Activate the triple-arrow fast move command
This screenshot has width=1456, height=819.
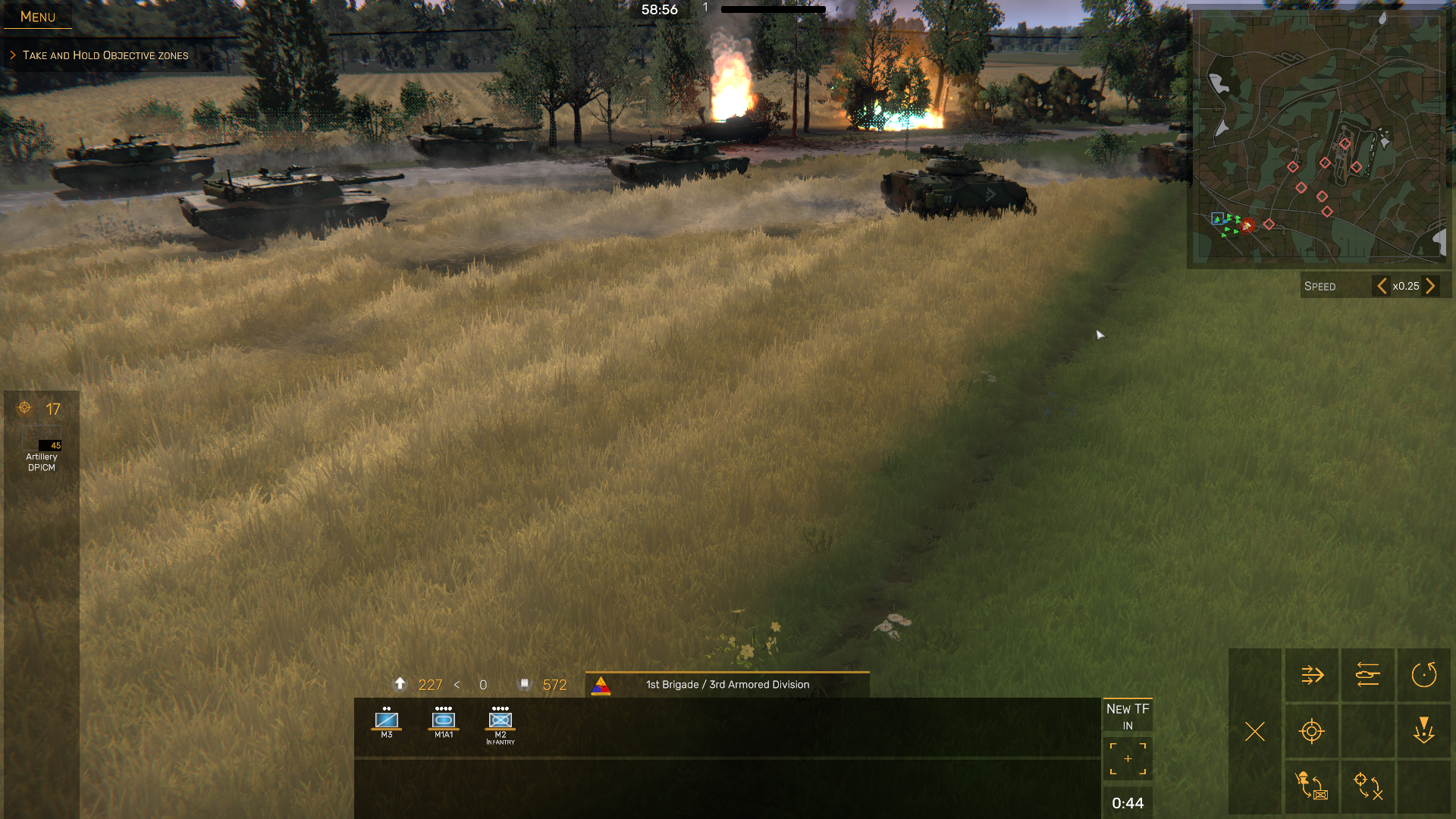(x=1312, y=675)
